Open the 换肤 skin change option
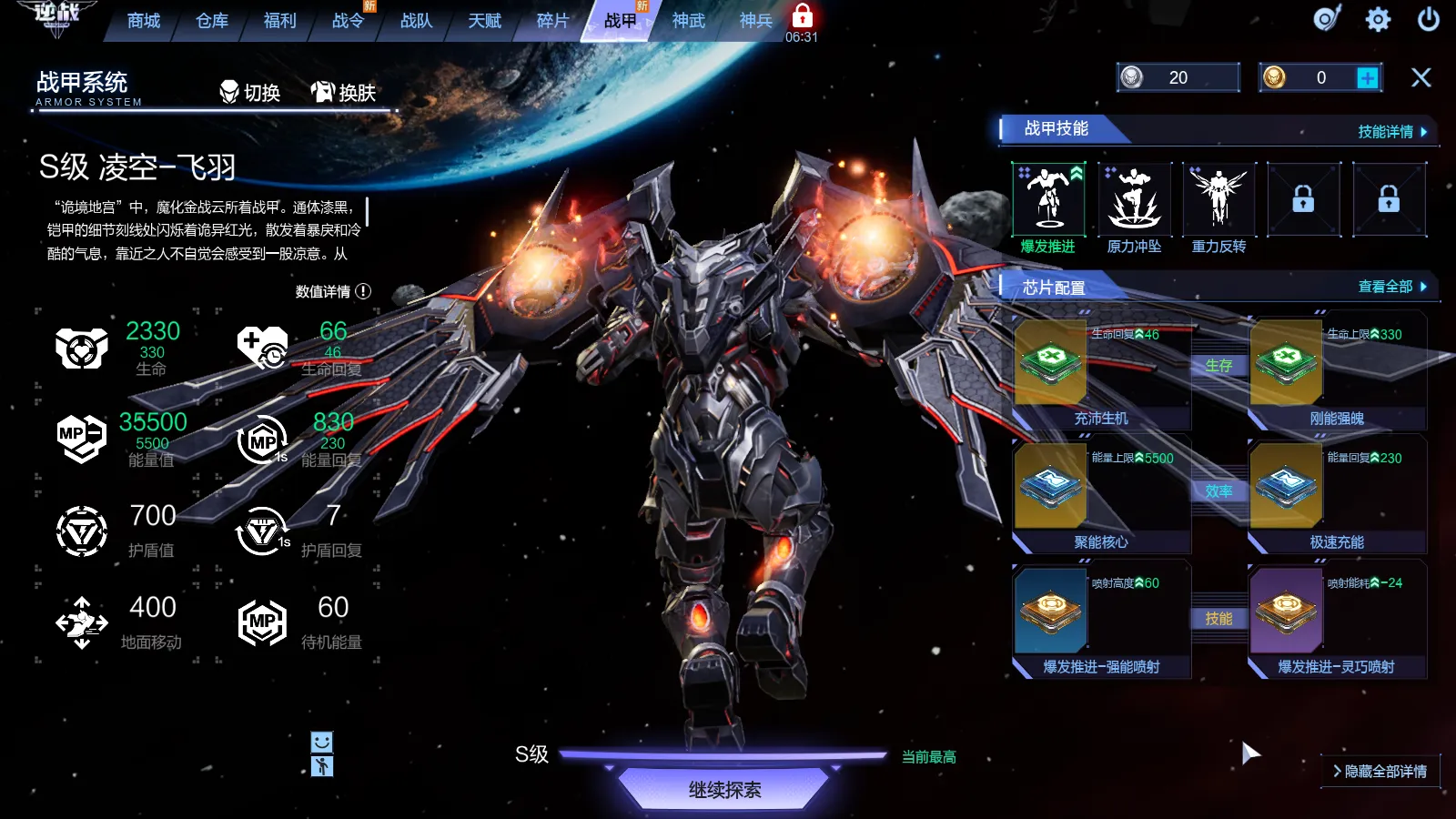The image size is (1456, 819). coord(343,92)
